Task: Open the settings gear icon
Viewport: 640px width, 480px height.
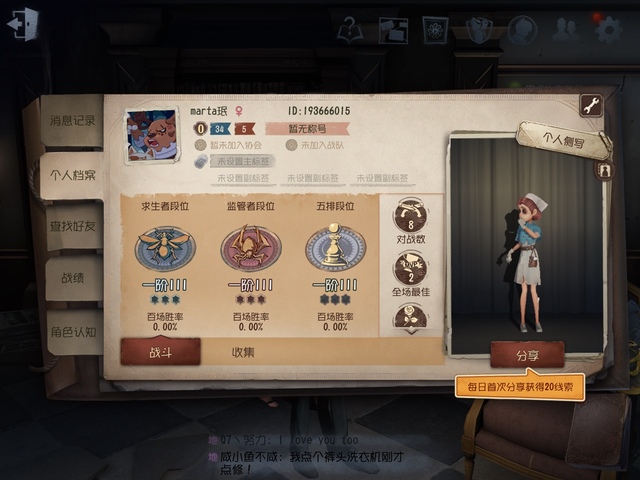Action: (x=608, y=28)
